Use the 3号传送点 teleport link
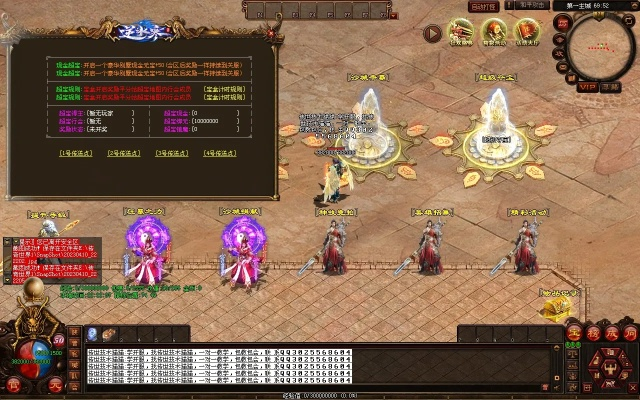 (x=174, y=153)
